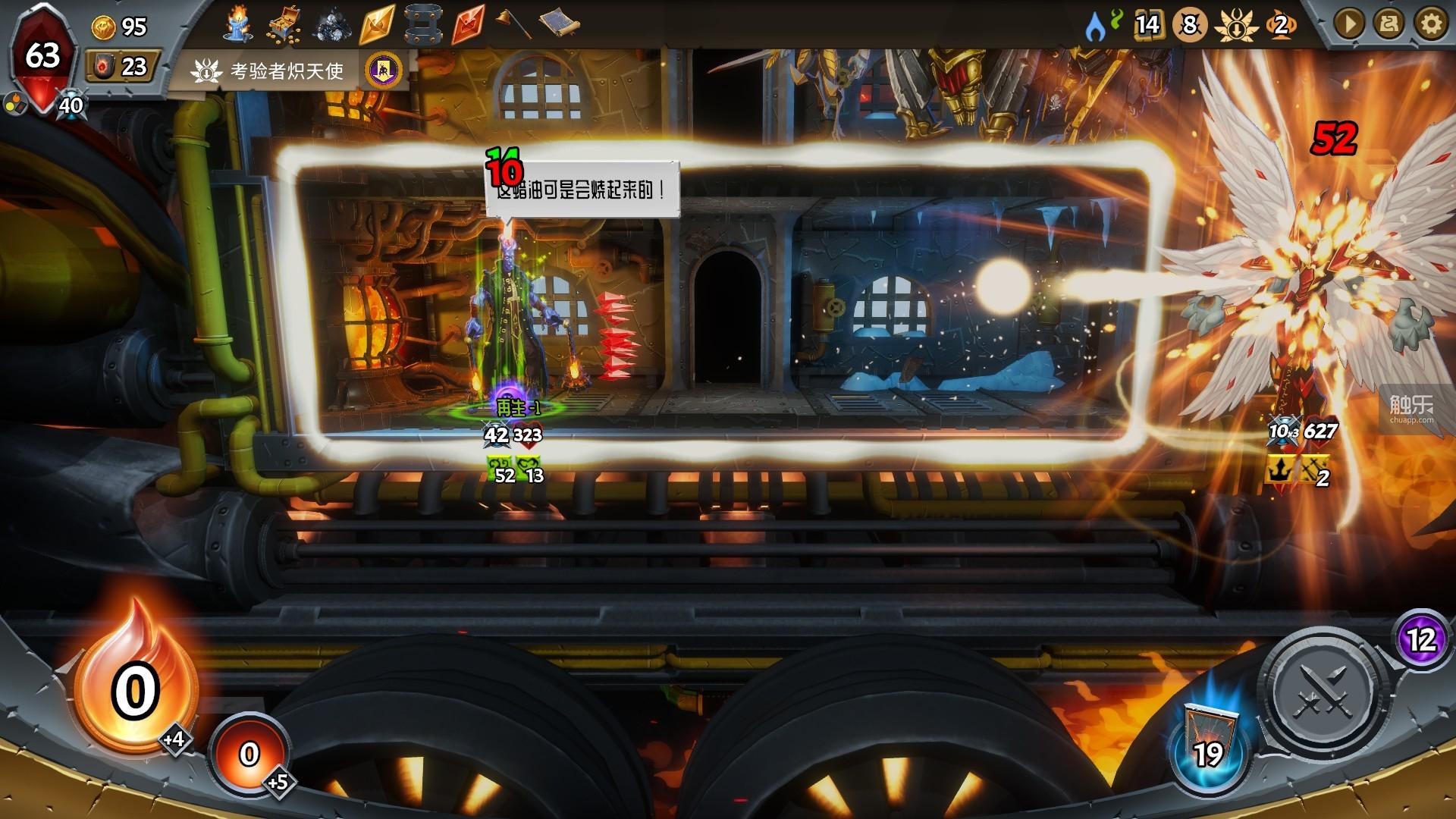
Task: Open the clan flame icons
Action: [1103, 25]
